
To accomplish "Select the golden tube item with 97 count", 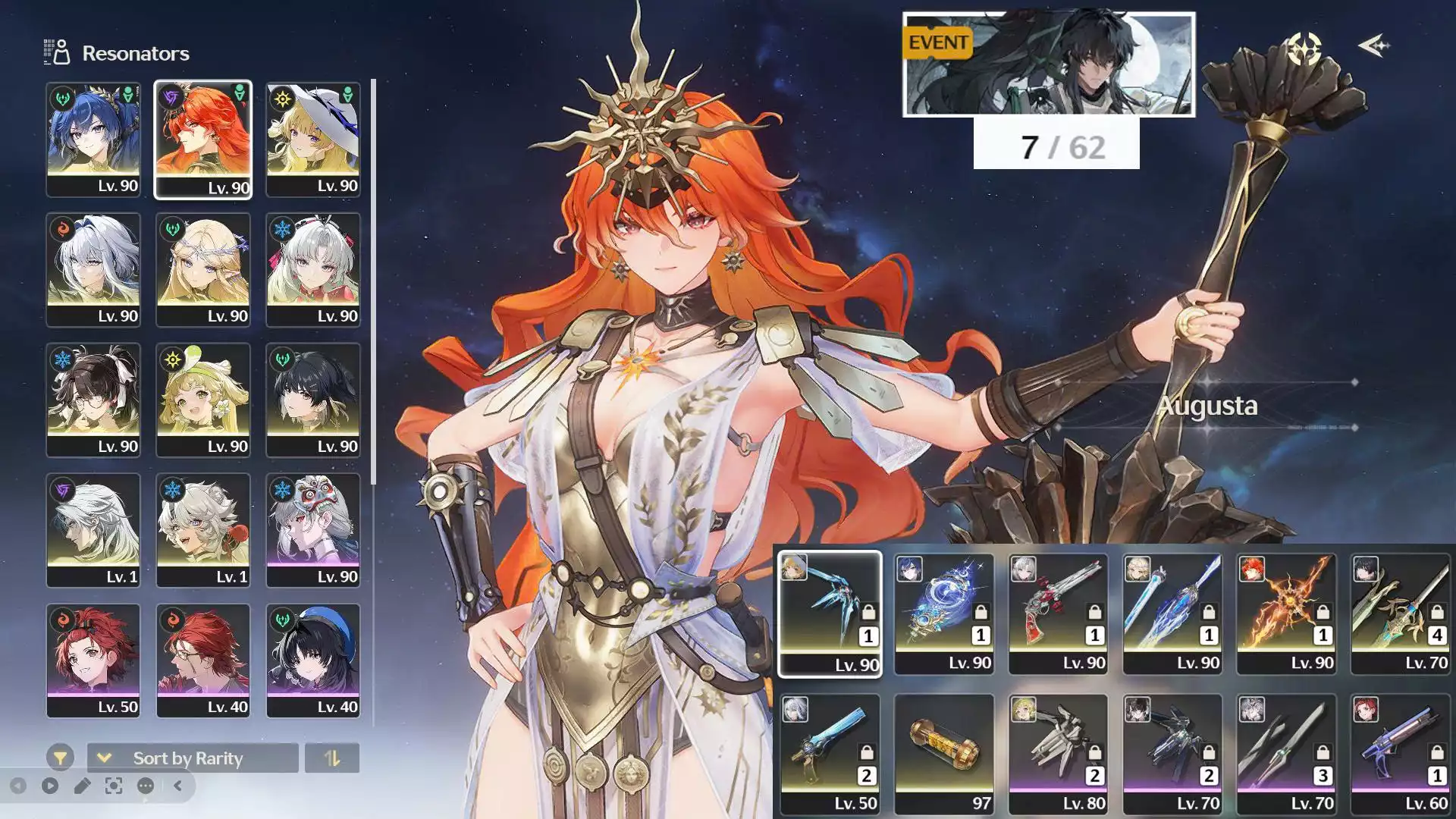I will (944, 754).
